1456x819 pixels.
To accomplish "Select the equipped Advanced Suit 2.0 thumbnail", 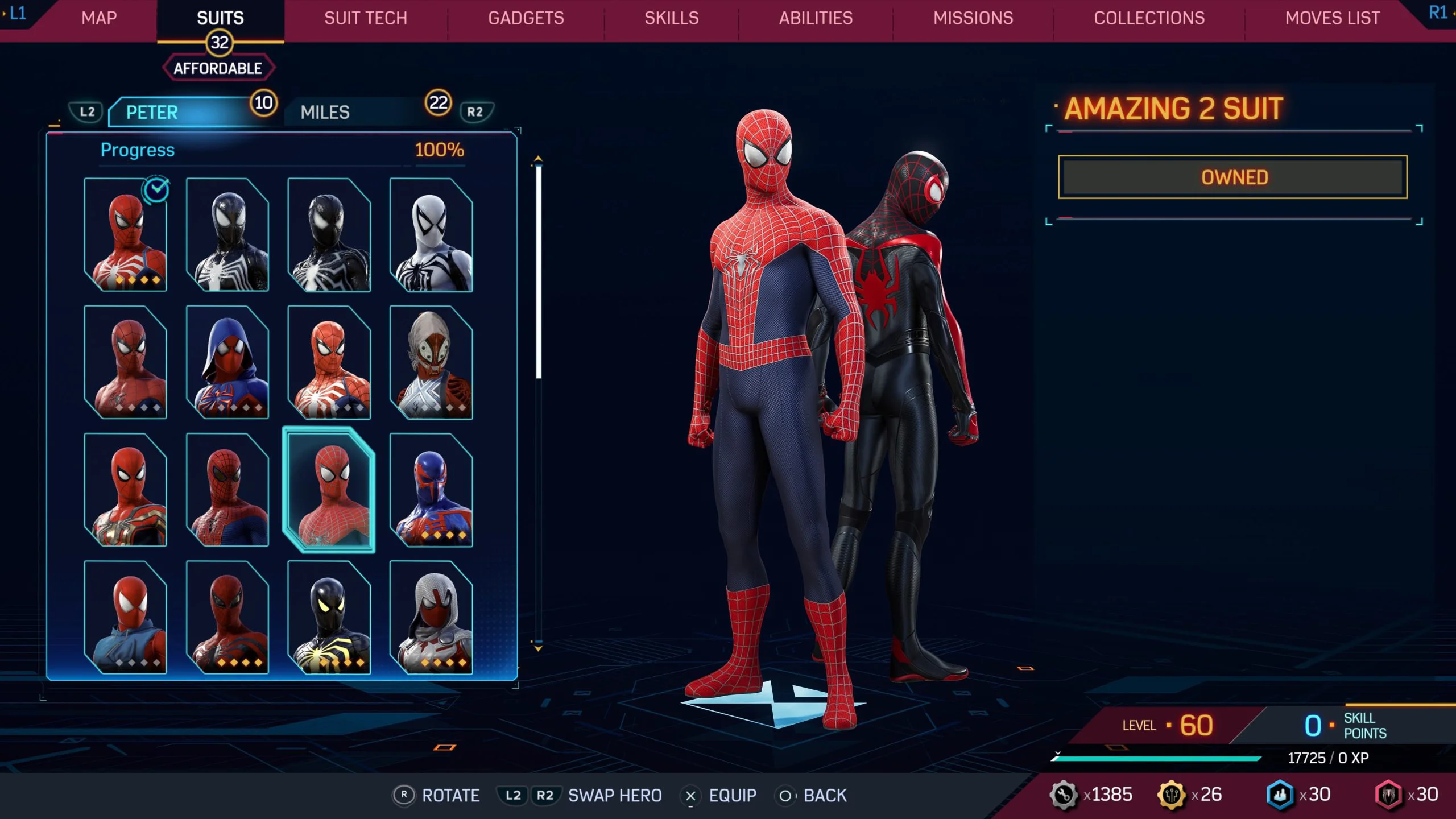I will tap(126, 235).
